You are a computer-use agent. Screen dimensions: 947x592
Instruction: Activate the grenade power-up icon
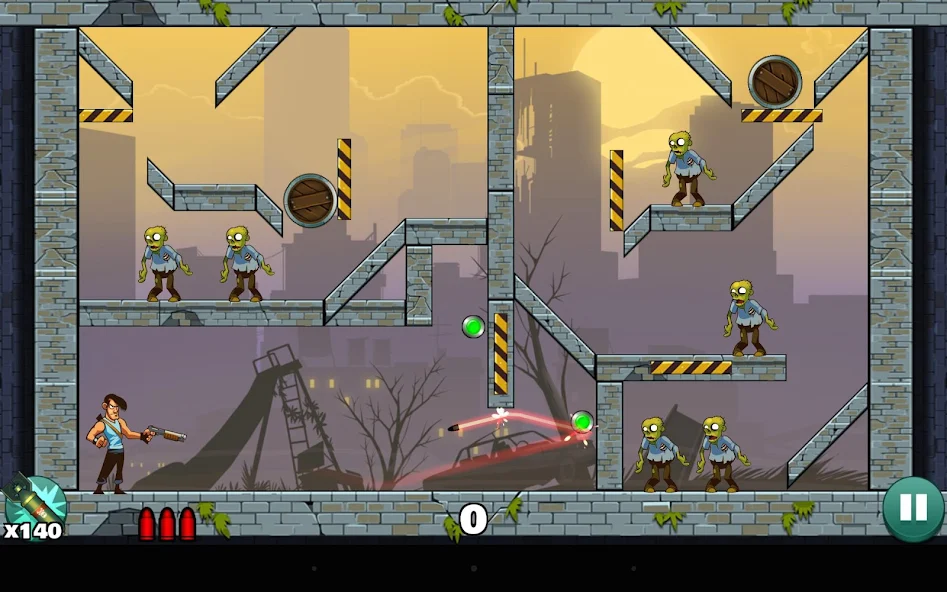tap(34, 503)
